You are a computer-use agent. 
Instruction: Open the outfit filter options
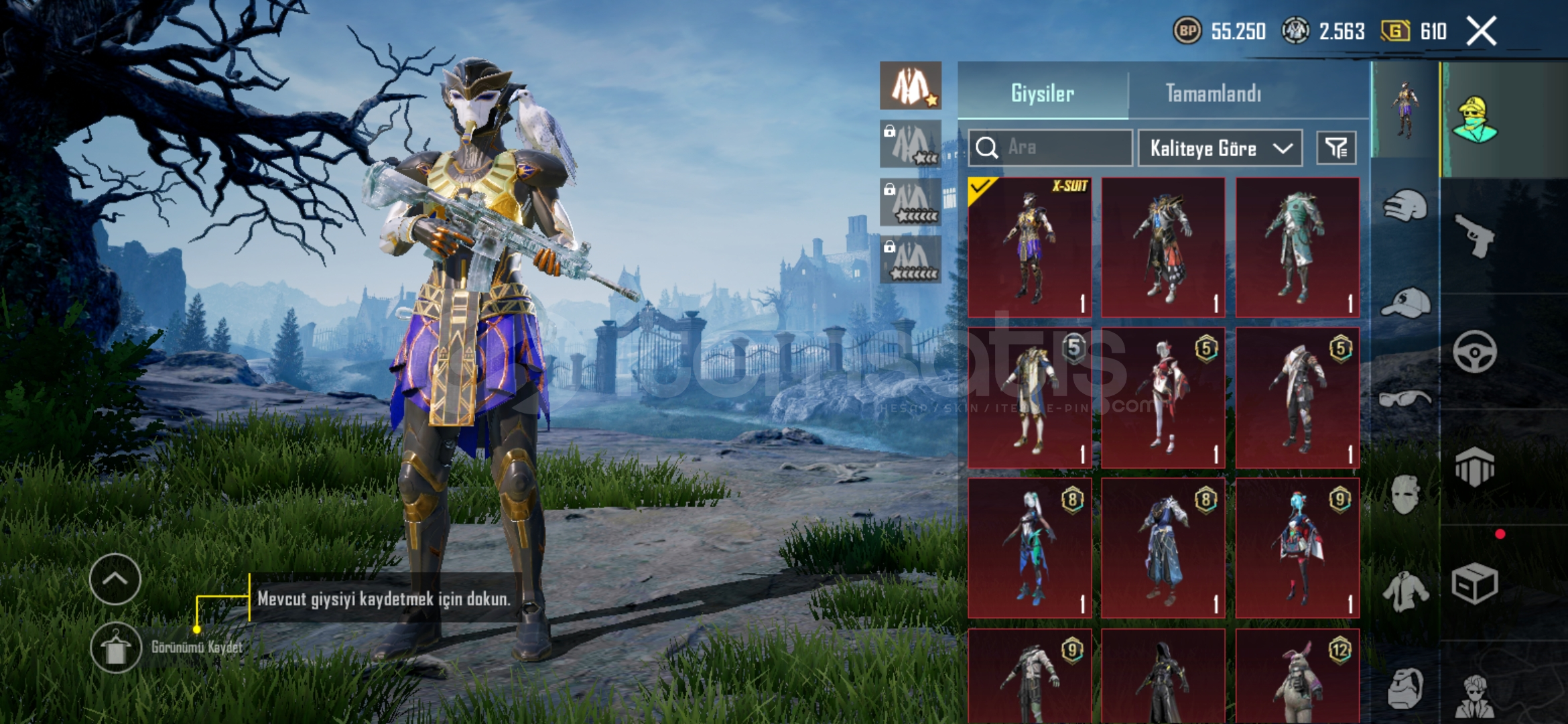pyautogui.click(x=1336, y=148)
